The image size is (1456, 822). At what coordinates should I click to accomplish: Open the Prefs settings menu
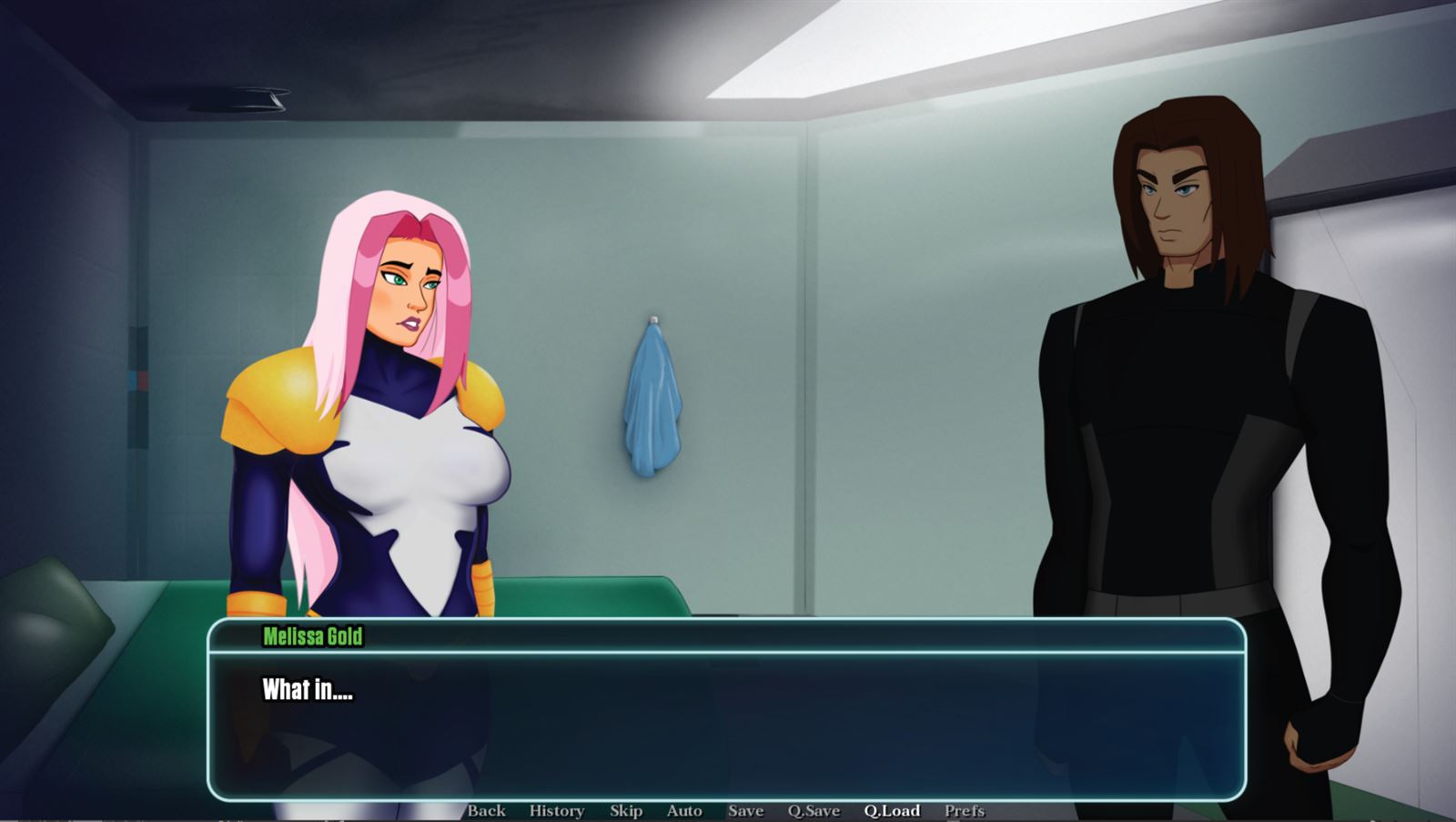pyautogui.click(x=963, y=810)
